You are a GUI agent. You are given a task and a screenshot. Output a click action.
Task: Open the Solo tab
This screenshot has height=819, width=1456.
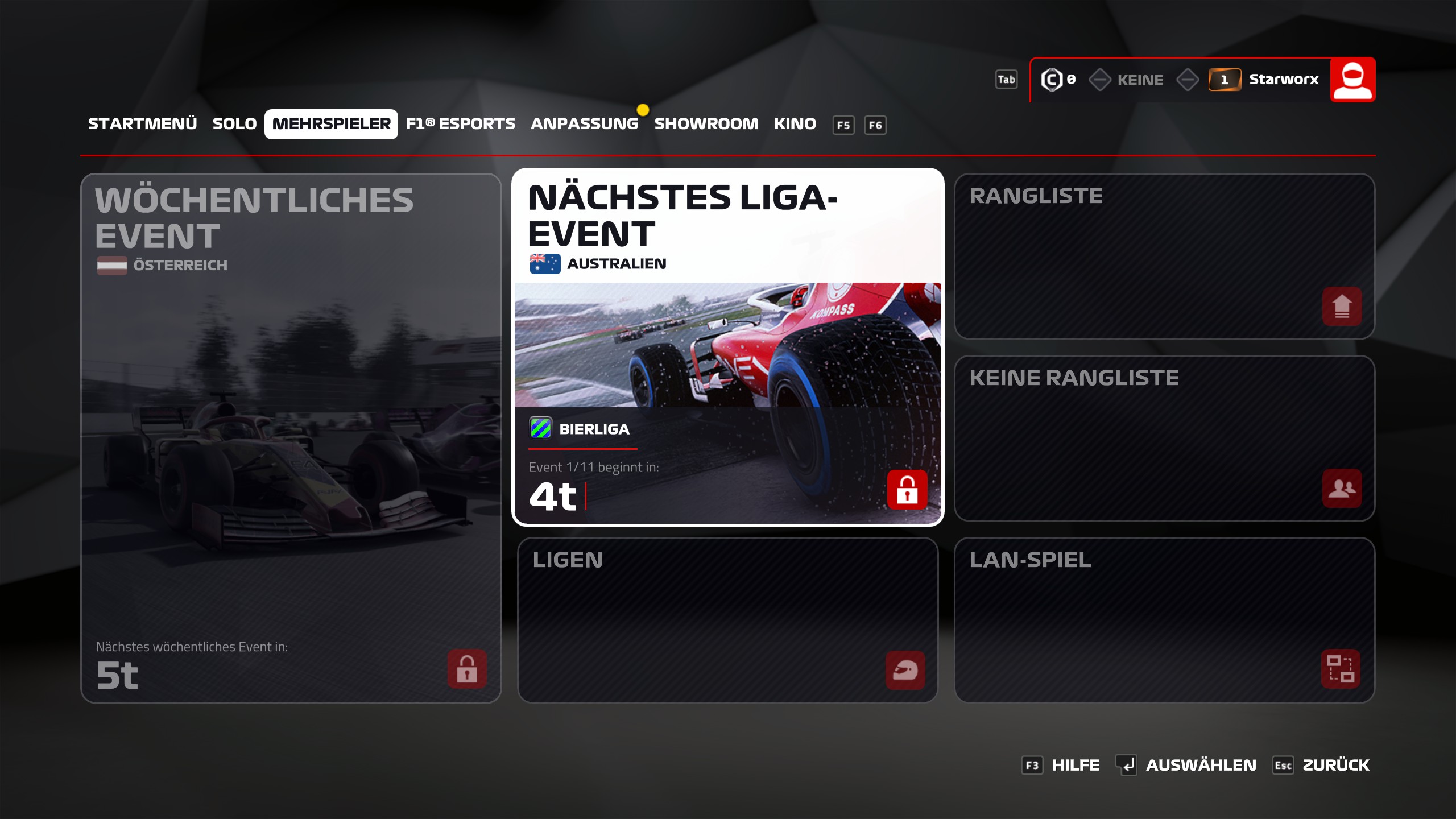point(234,124)
